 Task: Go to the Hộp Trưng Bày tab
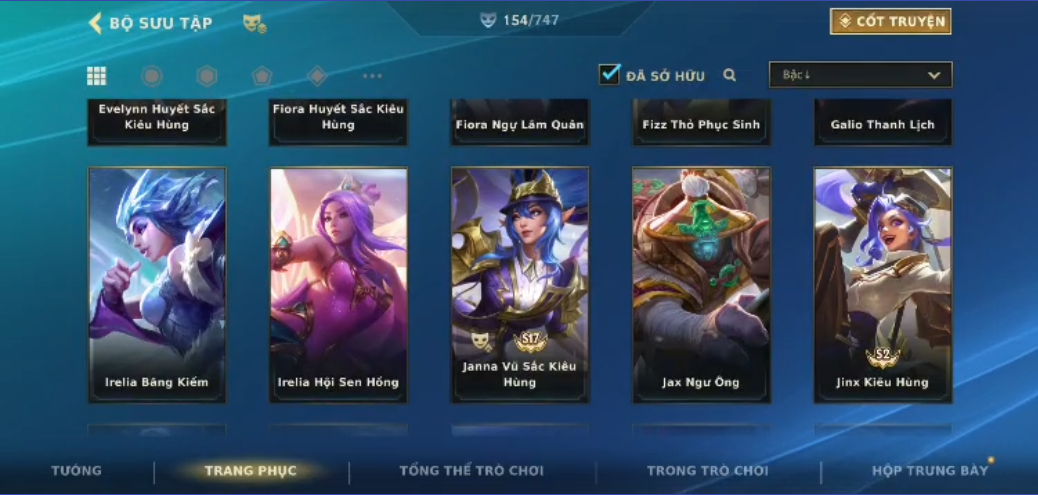click(x=930, y=470)
